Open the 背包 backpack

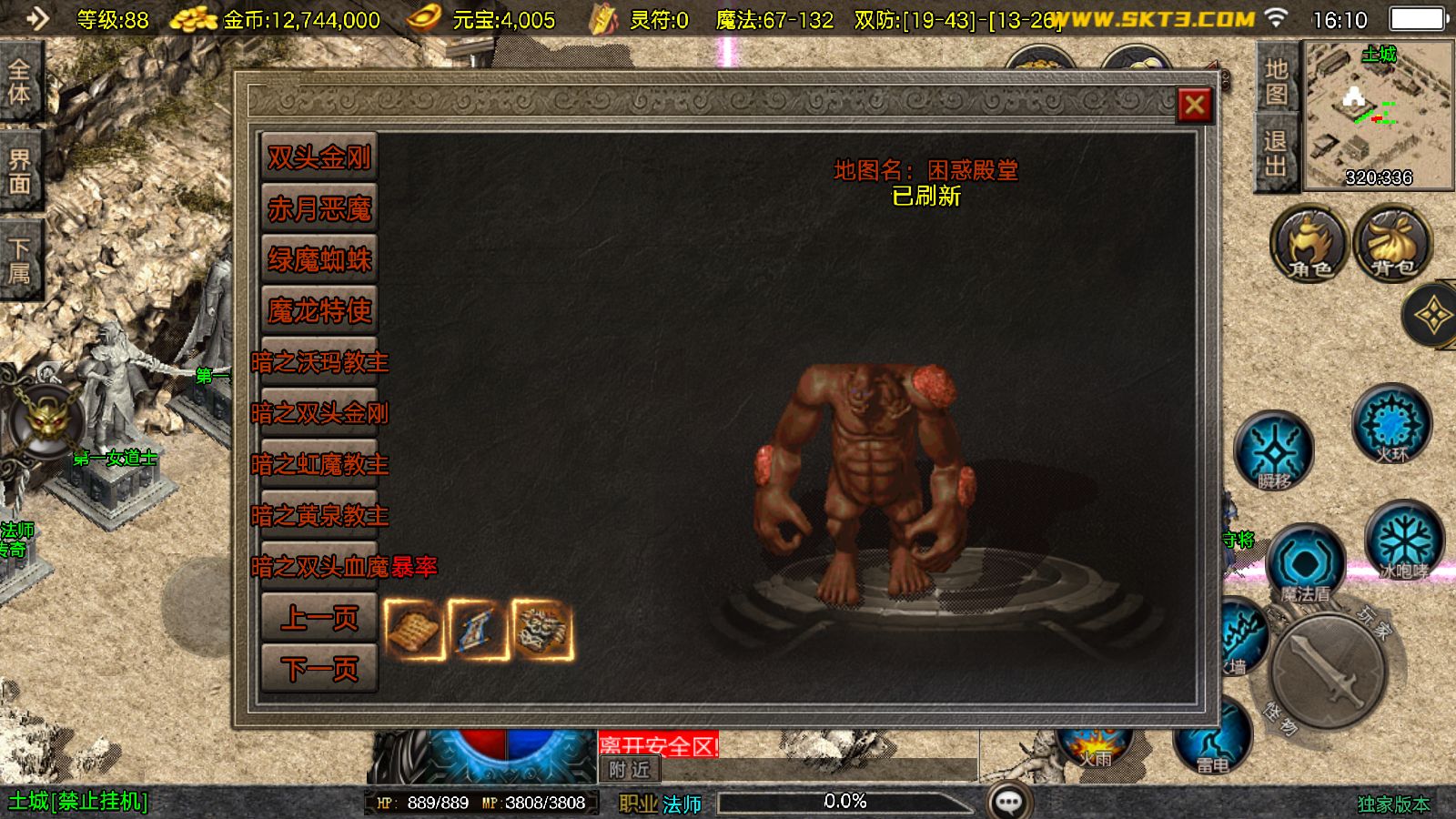click(x=1392, y=243)
